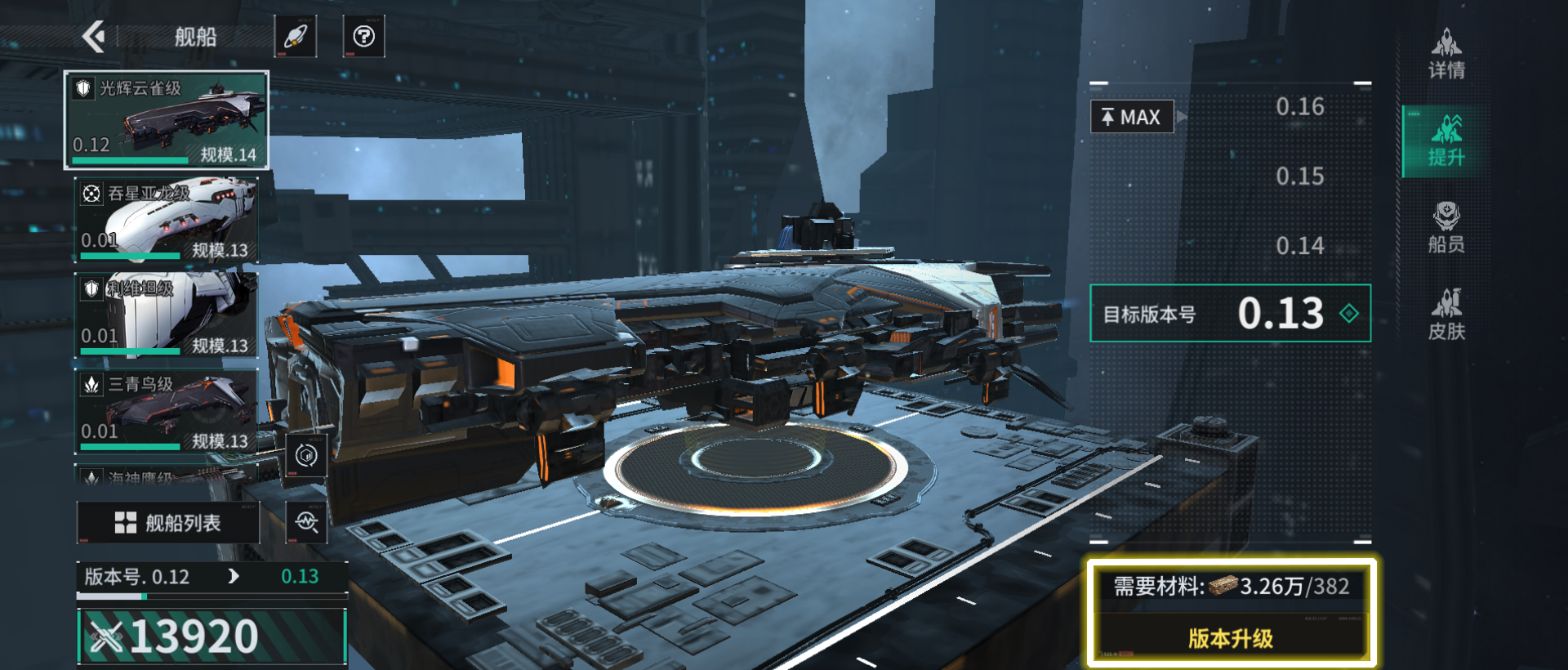Open the 船员 crew tab
The image size is (1568, 670).
[1445, 228]
